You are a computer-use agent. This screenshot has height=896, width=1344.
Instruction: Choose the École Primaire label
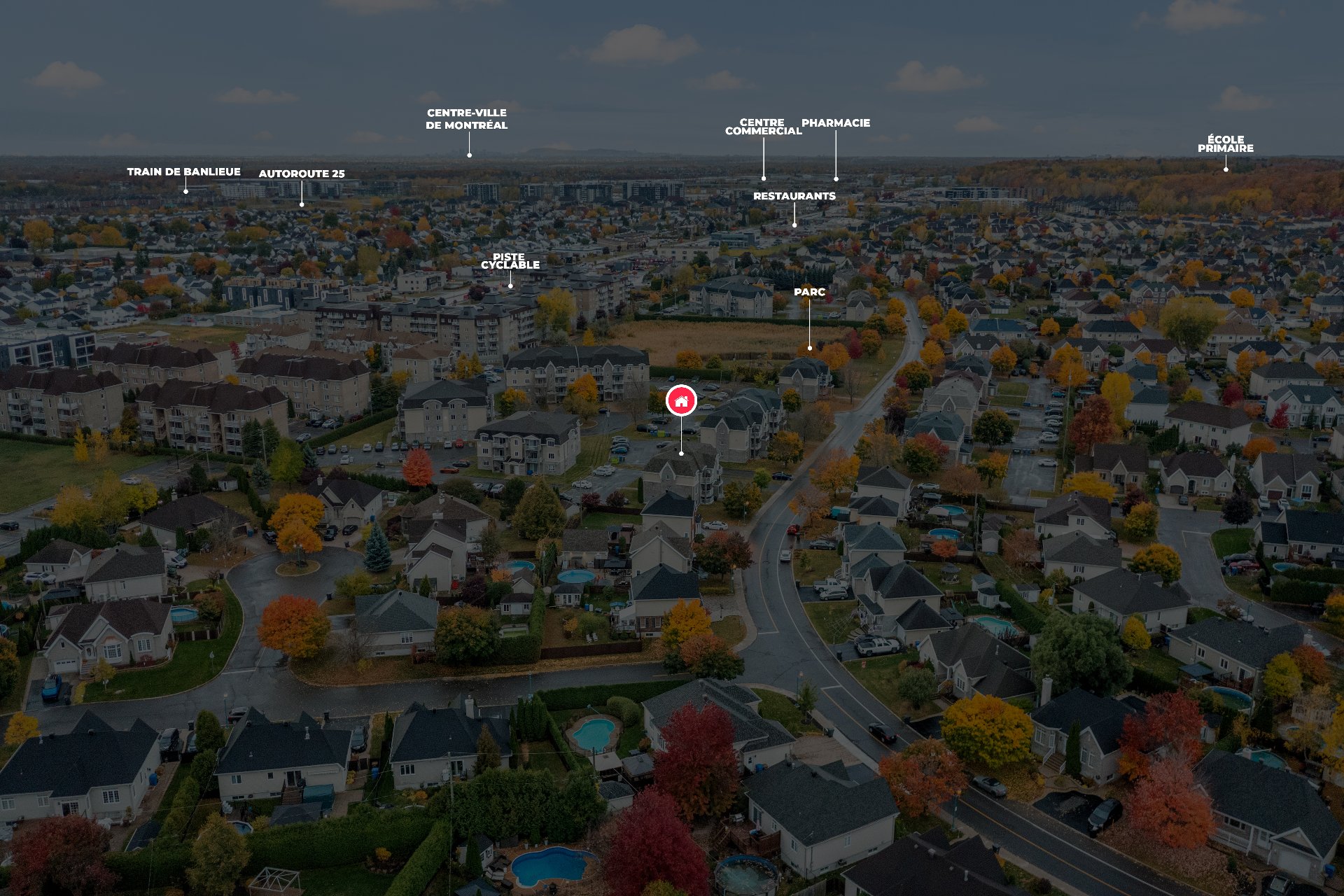click(x=1225, y=144)
